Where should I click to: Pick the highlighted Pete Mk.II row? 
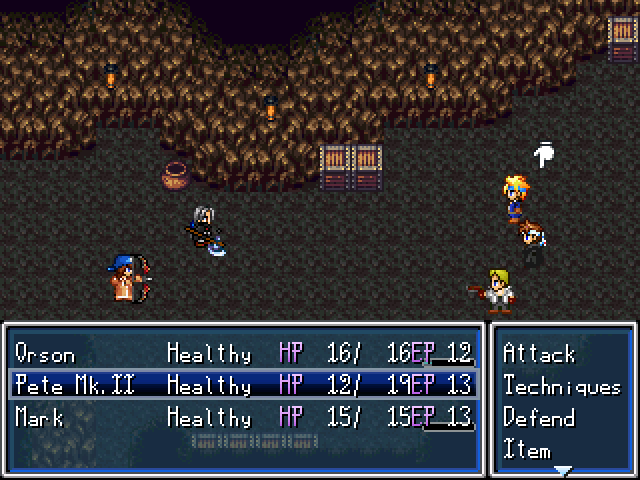click(243, 385)
